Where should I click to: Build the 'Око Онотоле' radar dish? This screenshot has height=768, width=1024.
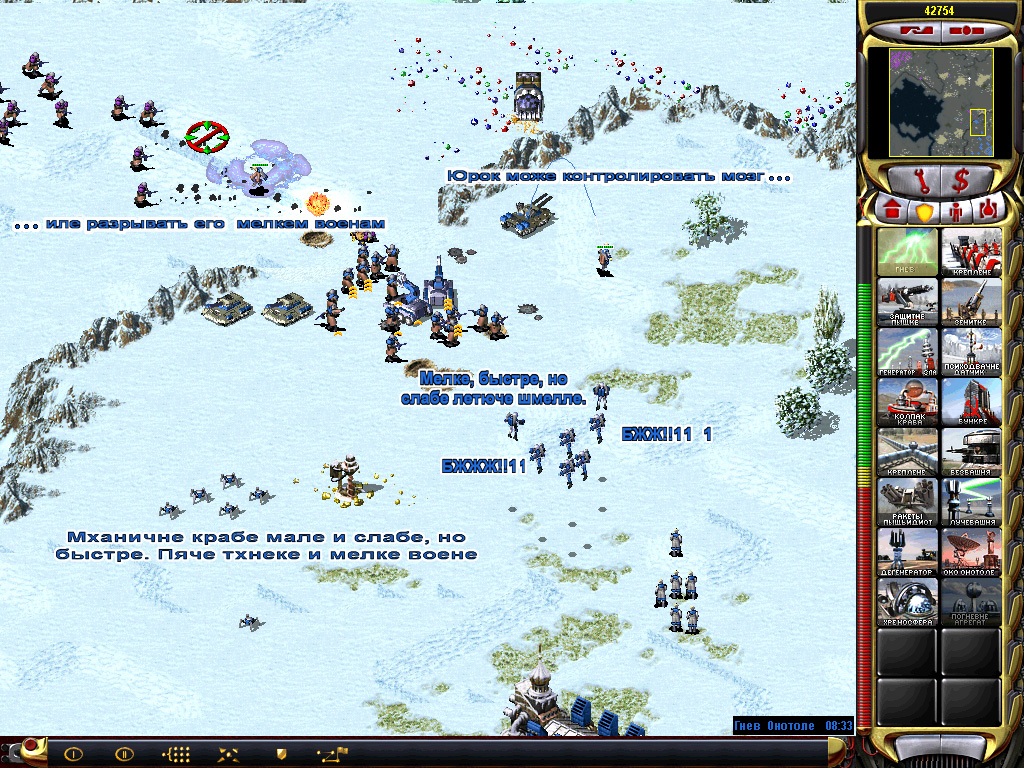pyautogui.click(x=971, y=552)
